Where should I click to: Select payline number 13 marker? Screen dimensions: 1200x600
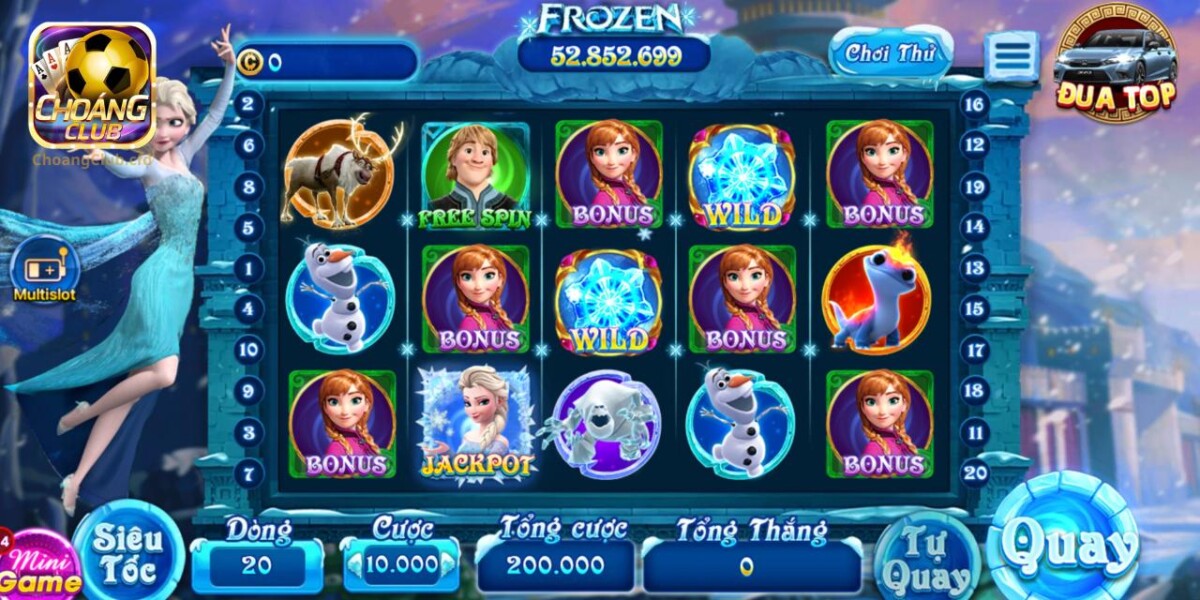(975, 268)
